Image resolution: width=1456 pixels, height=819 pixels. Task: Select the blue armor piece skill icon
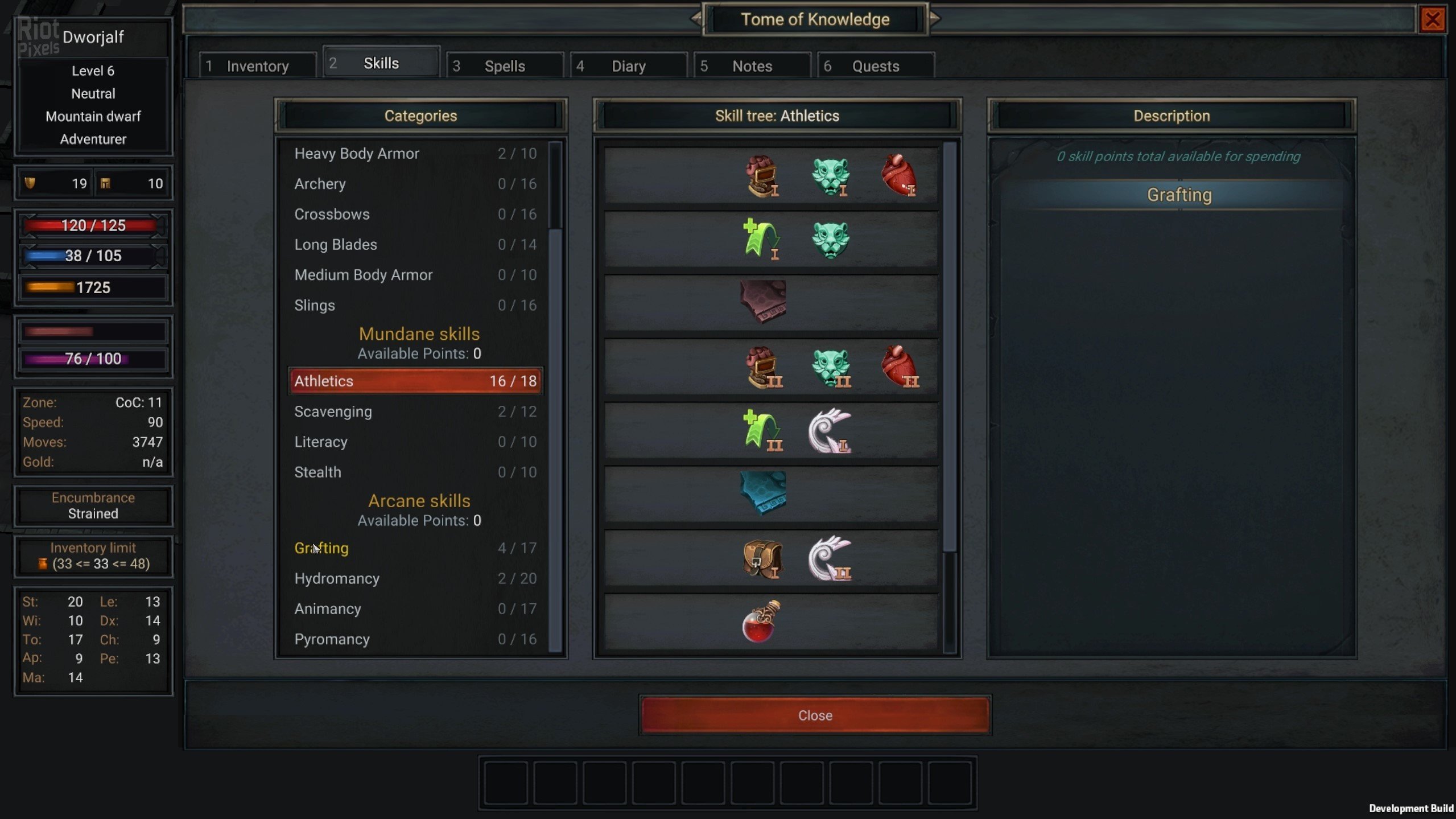[762, 493]
